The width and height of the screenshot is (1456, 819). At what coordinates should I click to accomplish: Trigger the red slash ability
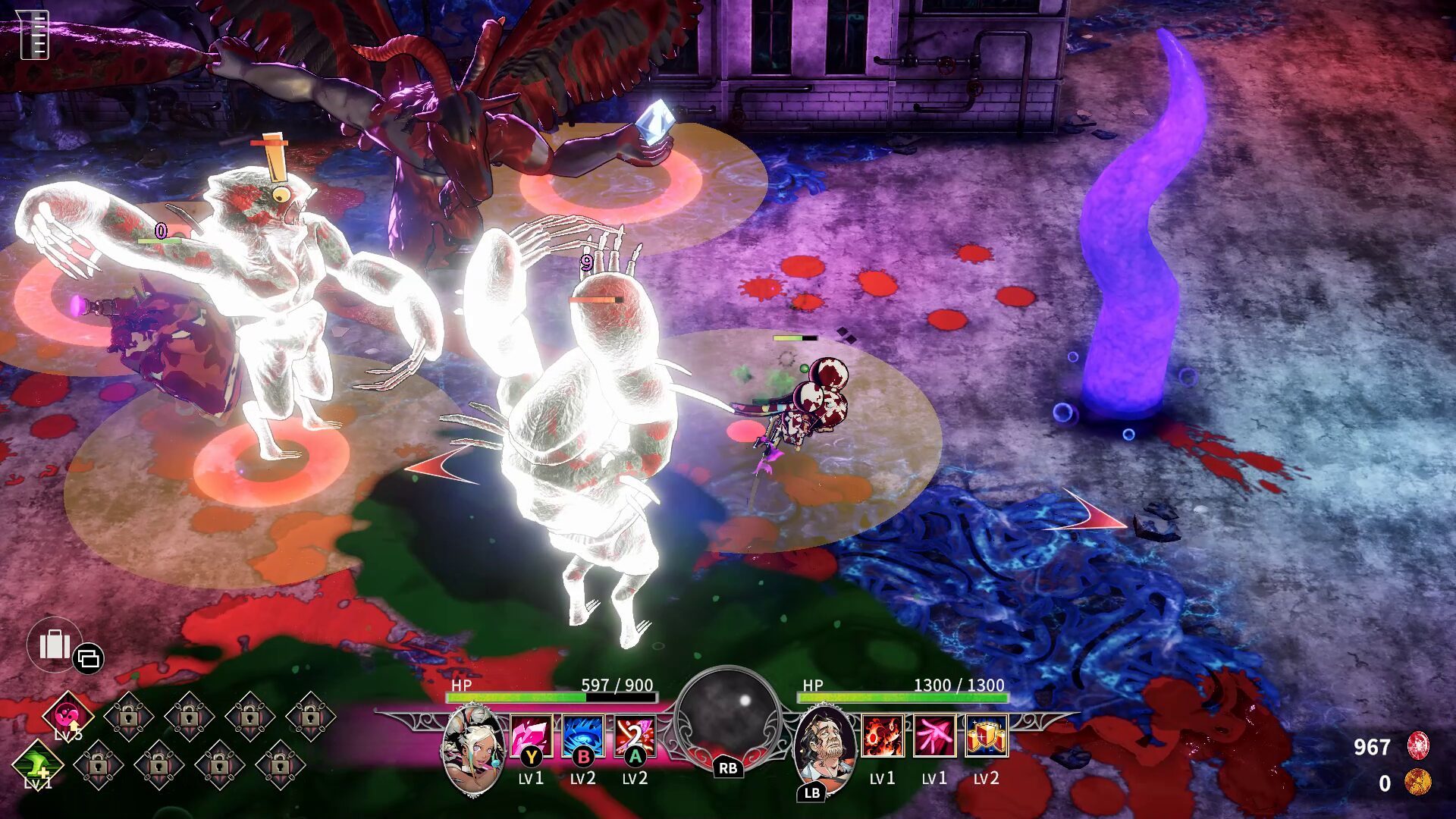(x=635, y=736)
